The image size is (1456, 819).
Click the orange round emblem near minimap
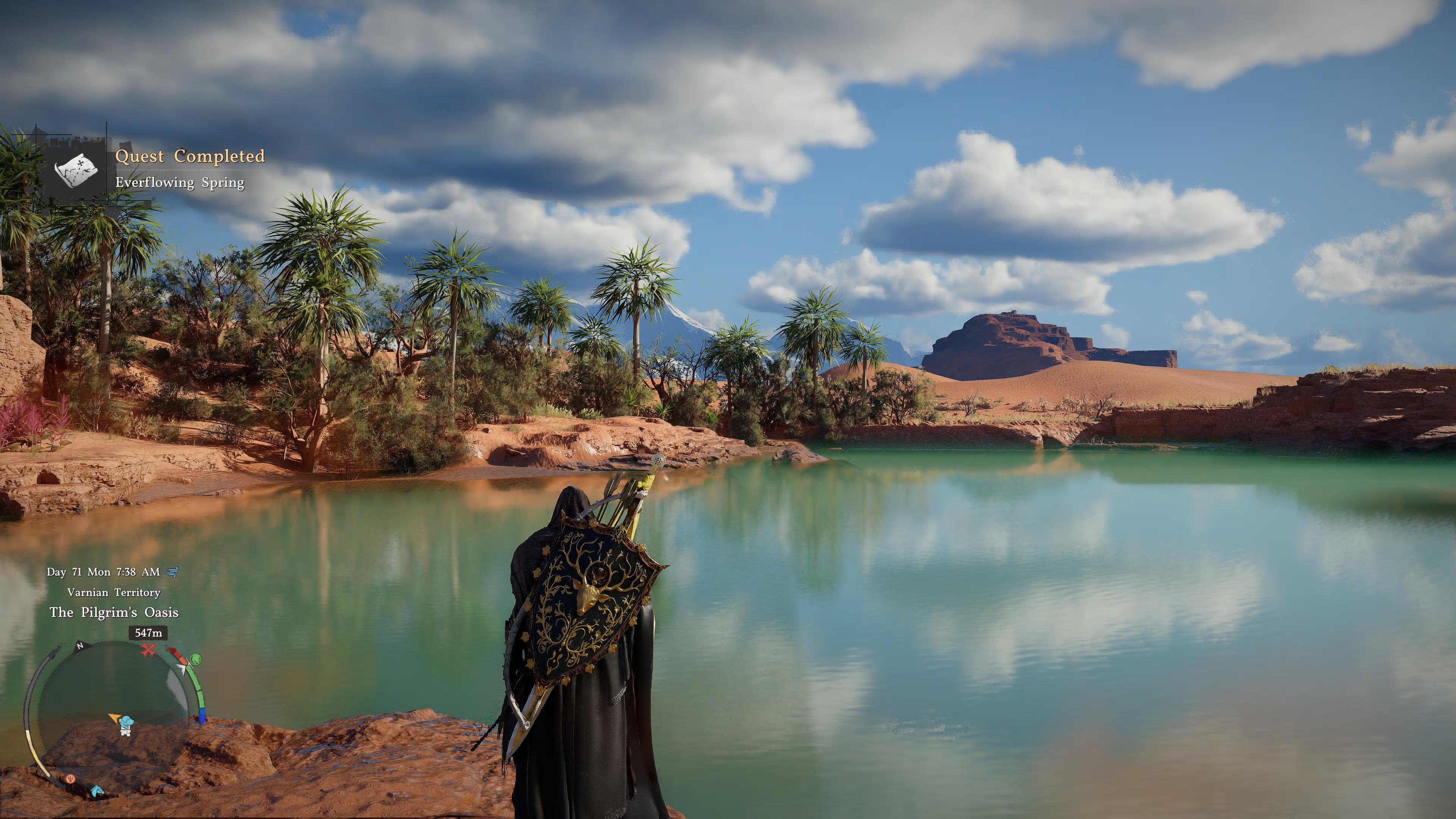pyautogui.click(x=70, y=779)
